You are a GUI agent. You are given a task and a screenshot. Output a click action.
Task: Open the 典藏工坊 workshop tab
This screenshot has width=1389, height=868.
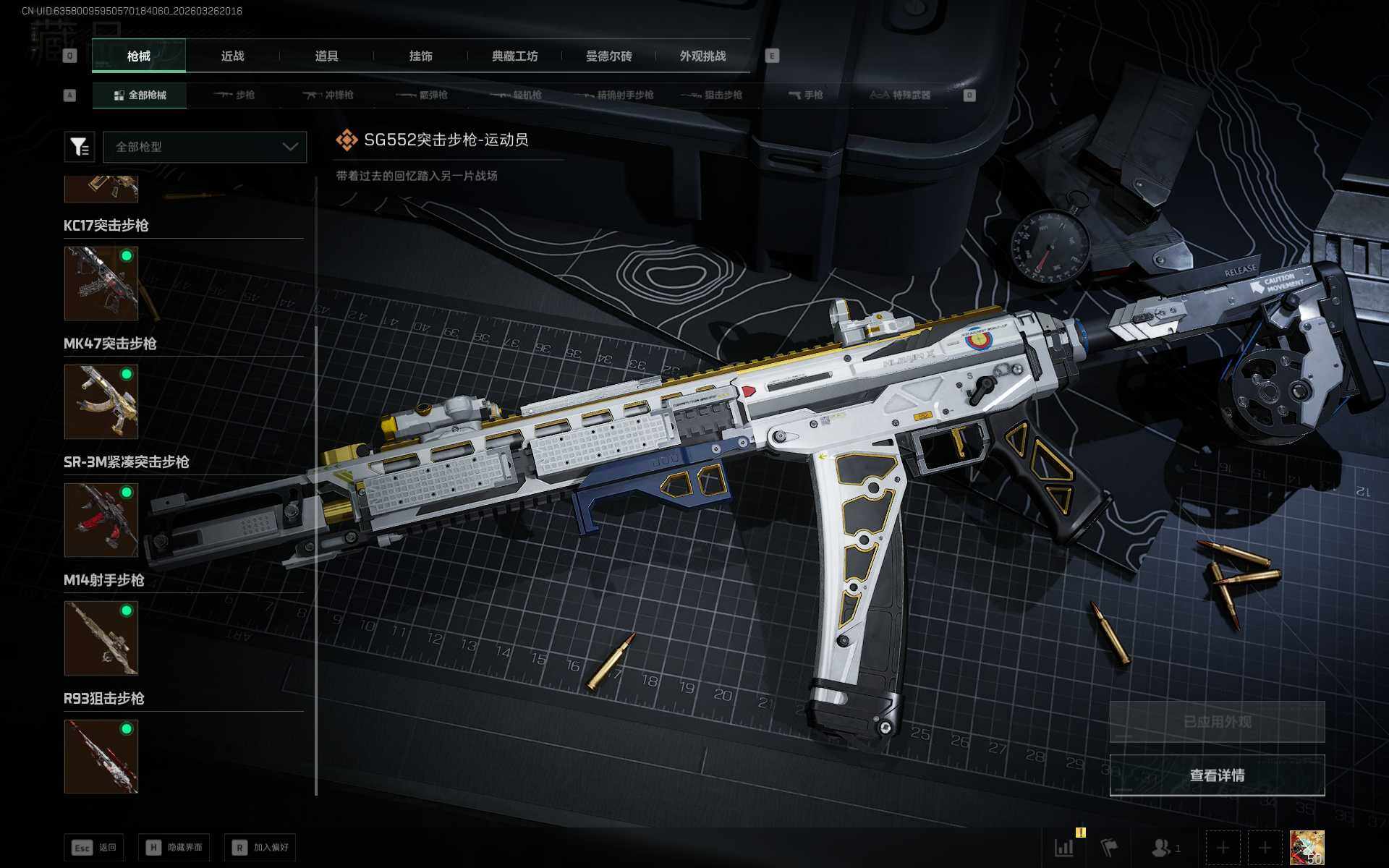pyautogui.click(x=514, y=56)
